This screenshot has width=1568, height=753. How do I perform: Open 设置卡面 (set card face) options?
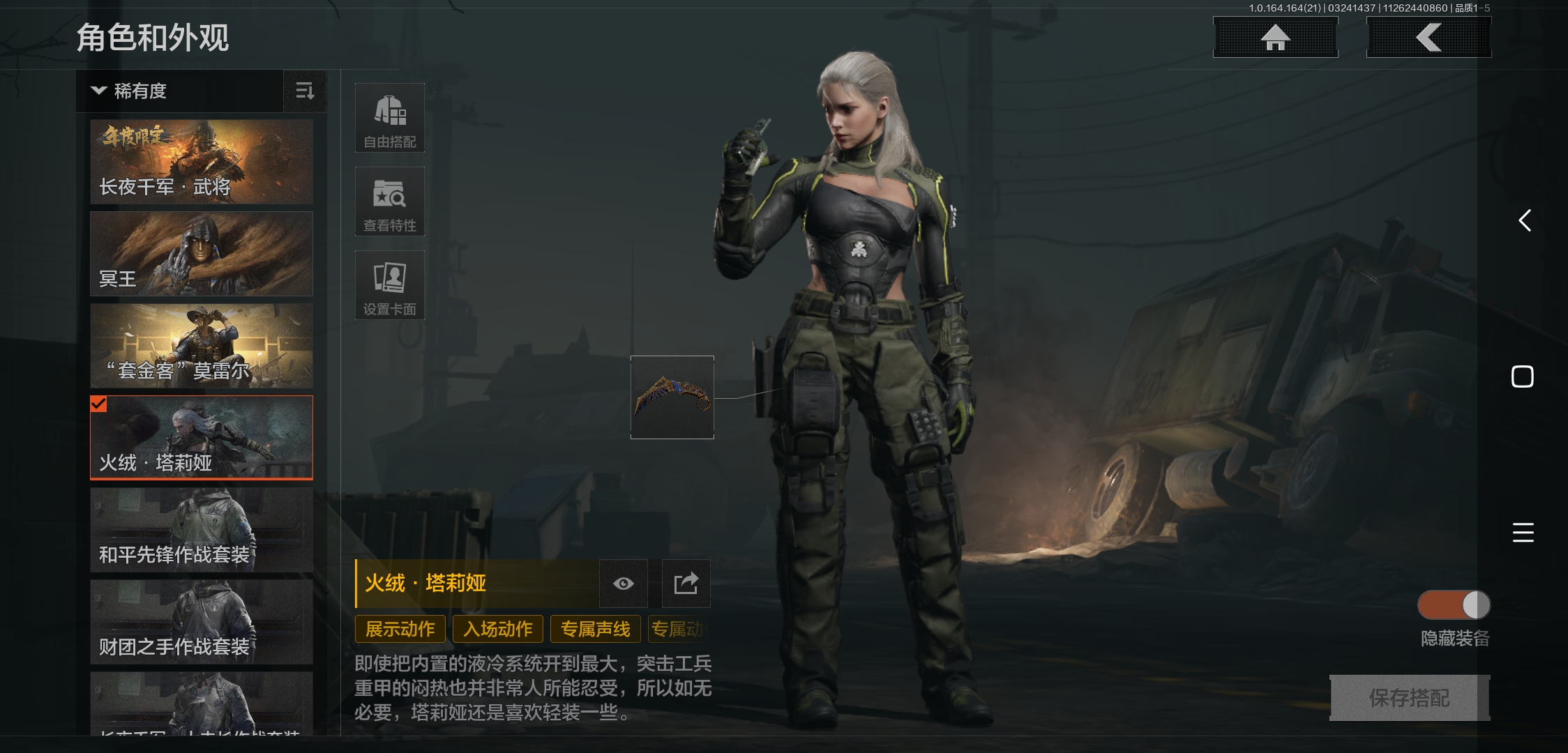[390, 284]
